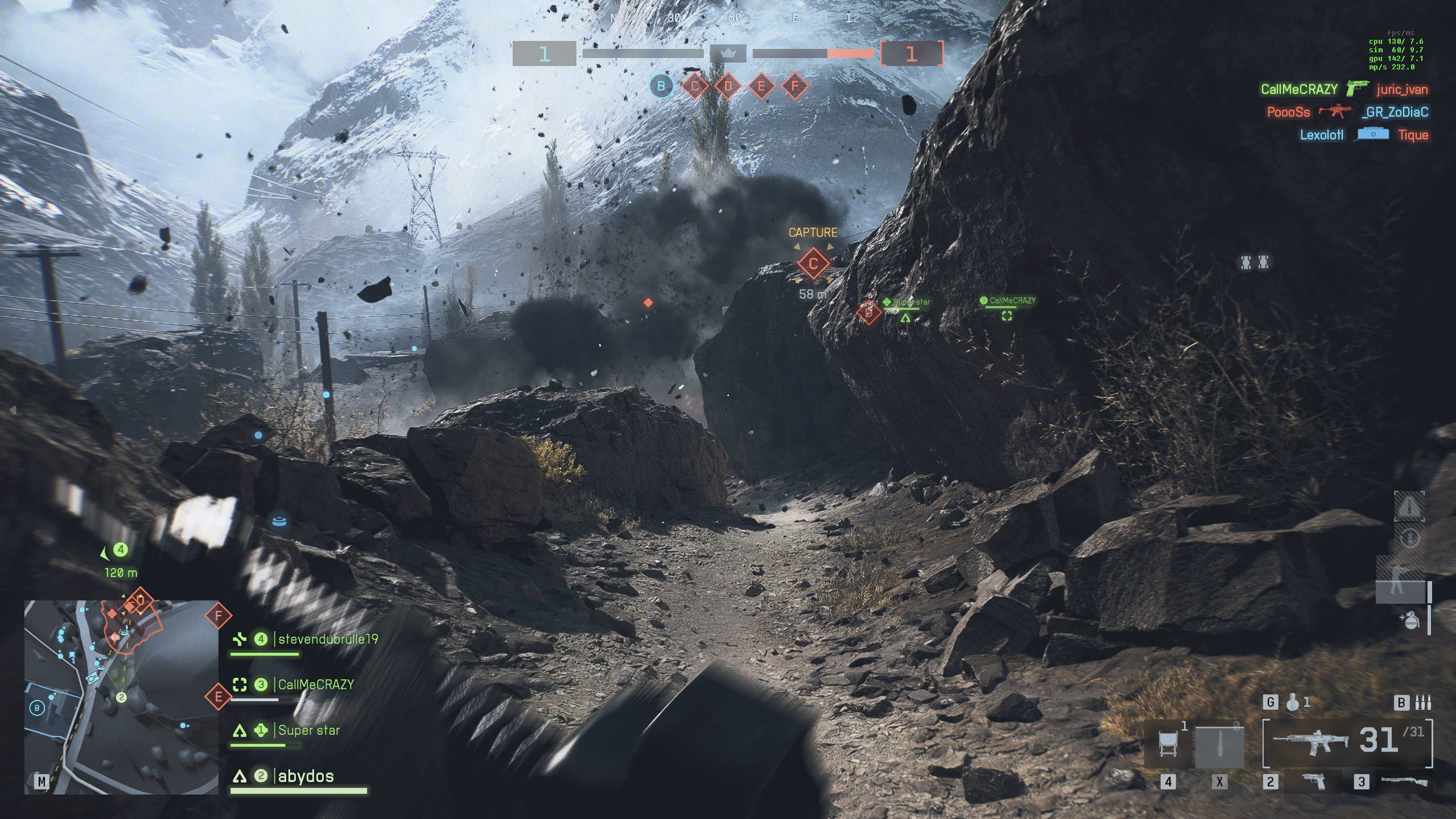Select objective F flag in the top bar
Screen dimensions: 1456x819
795,87
